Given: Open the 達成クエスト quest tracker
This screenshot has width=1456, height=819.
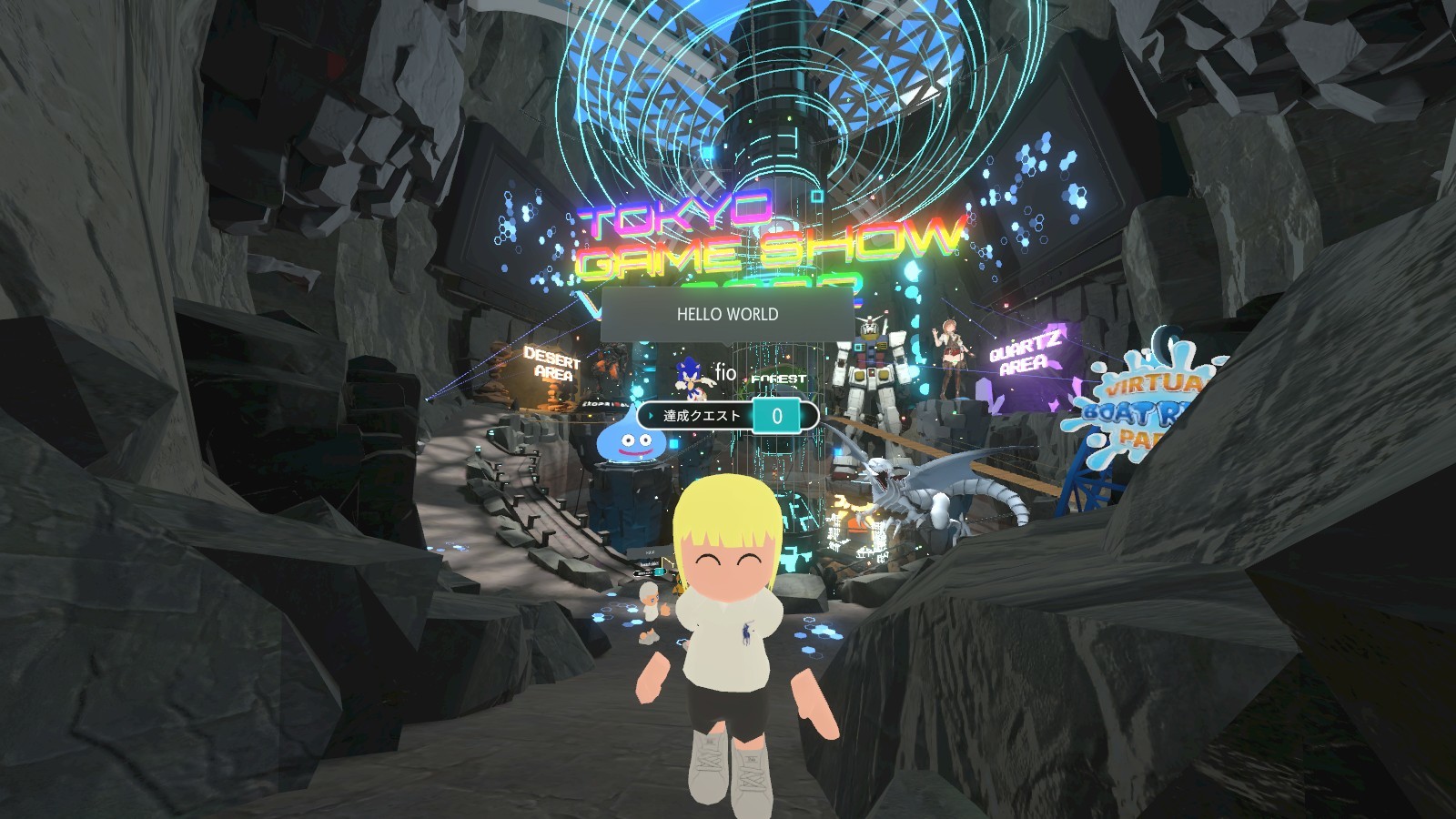Looking at the screenshot, I should 727,416.
